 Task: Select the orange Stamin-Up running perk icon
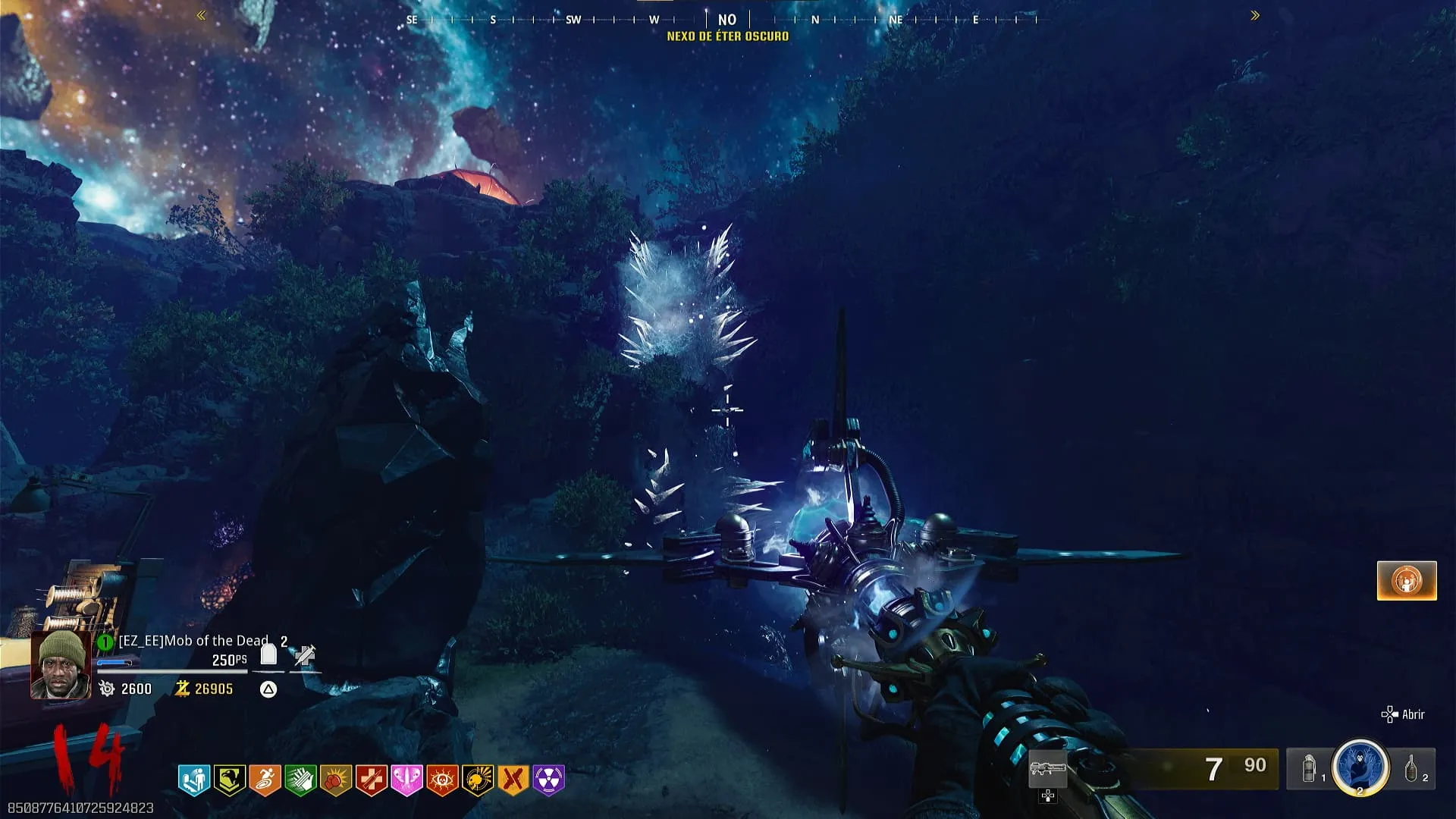click(265, 780)
